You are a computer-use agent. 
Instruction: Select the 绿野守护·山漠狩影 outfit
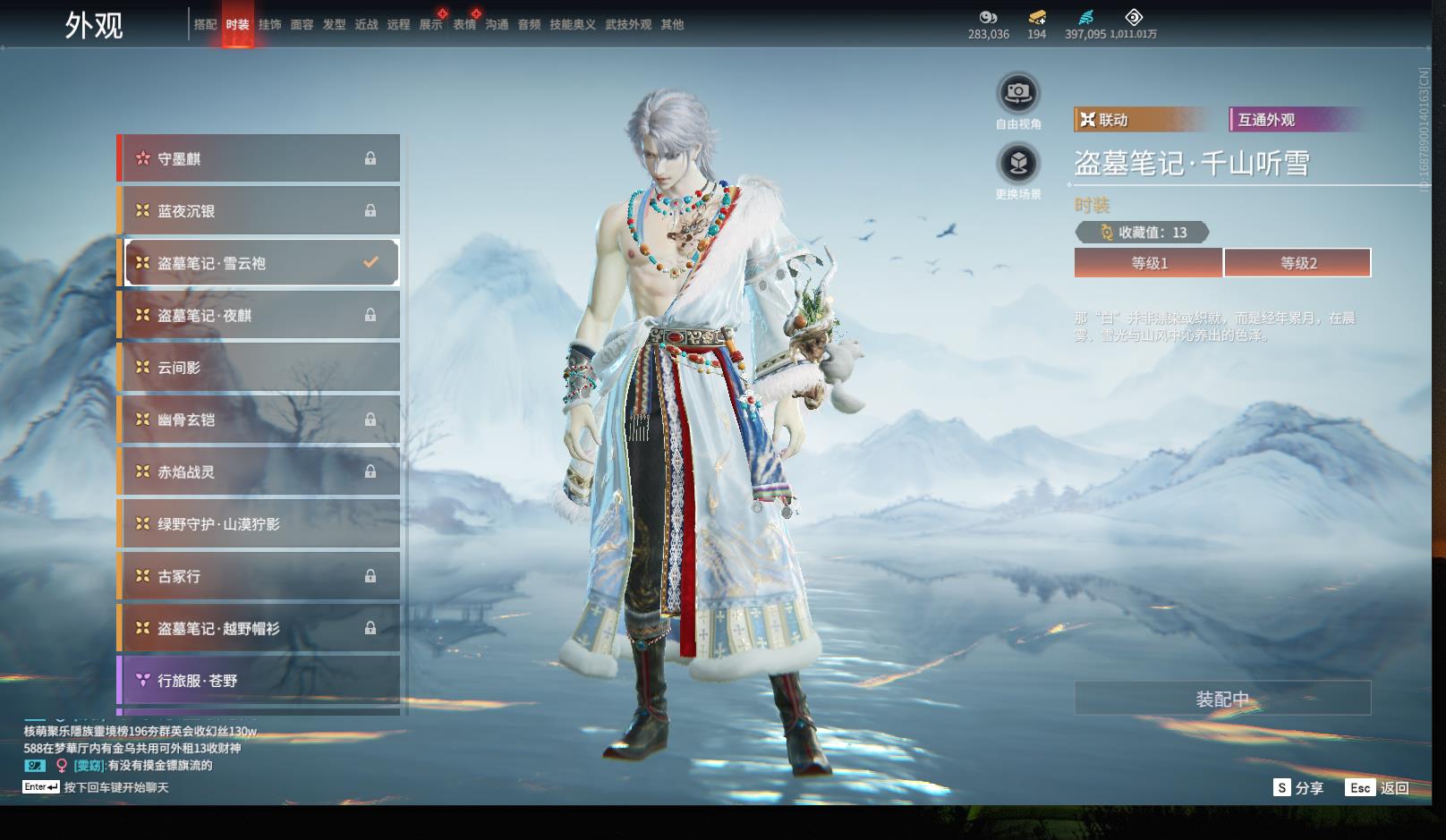pos(259,524)
